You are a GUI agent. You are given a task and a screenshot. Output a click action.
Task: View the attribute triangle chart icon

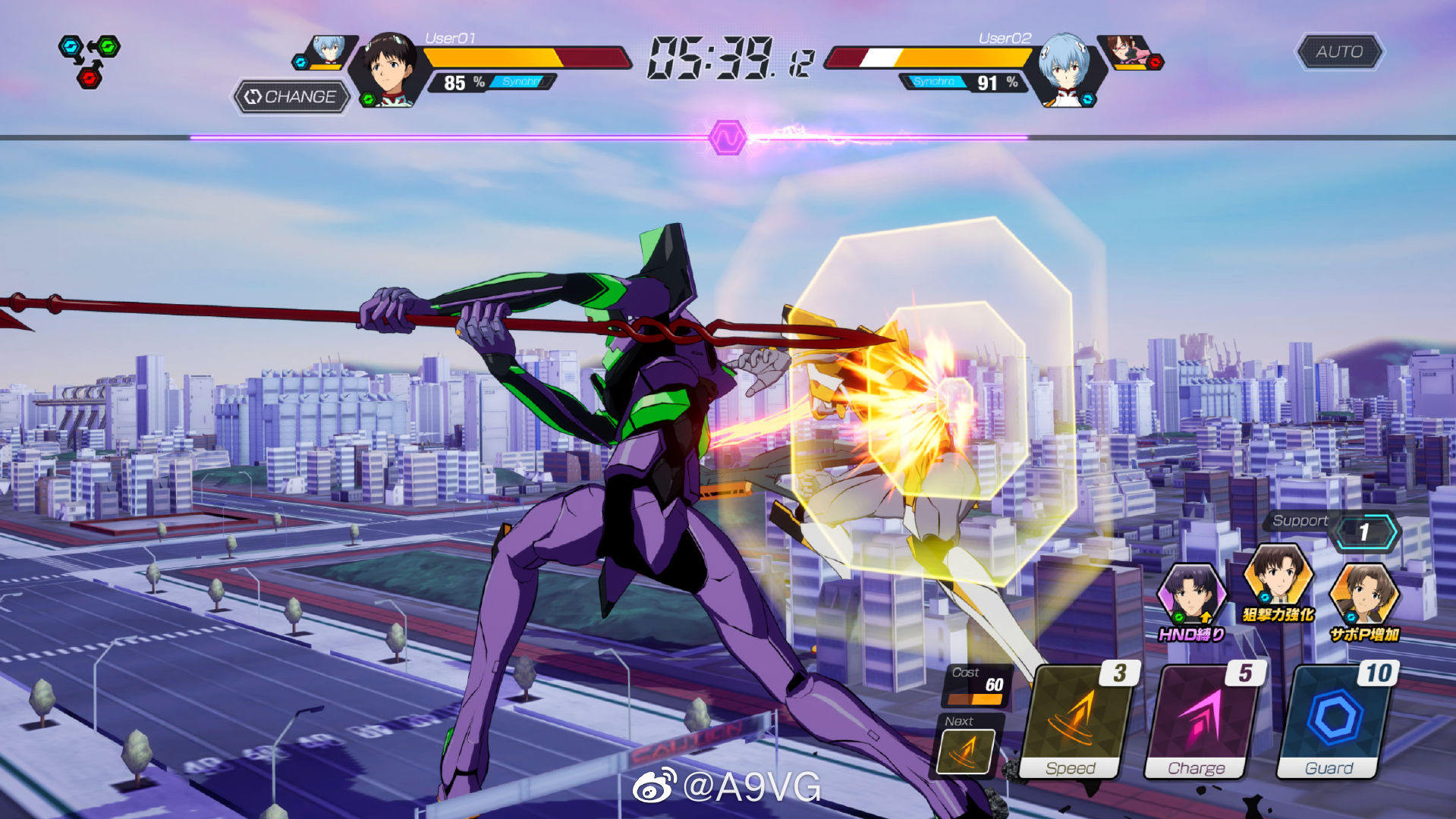click(x=90, y=60)
